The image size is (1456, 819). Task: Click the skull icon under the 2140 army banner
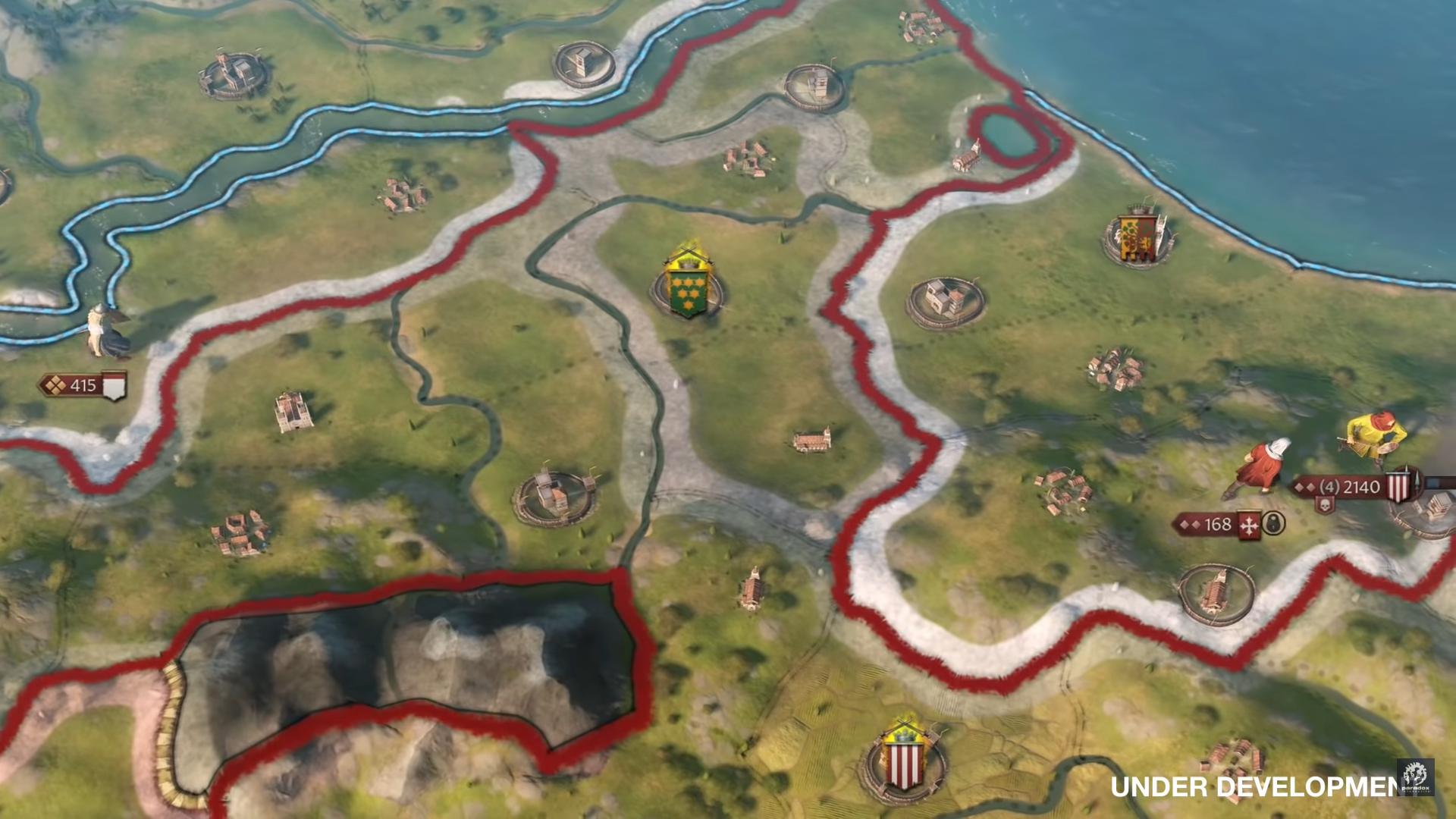tap(1325, 504)
